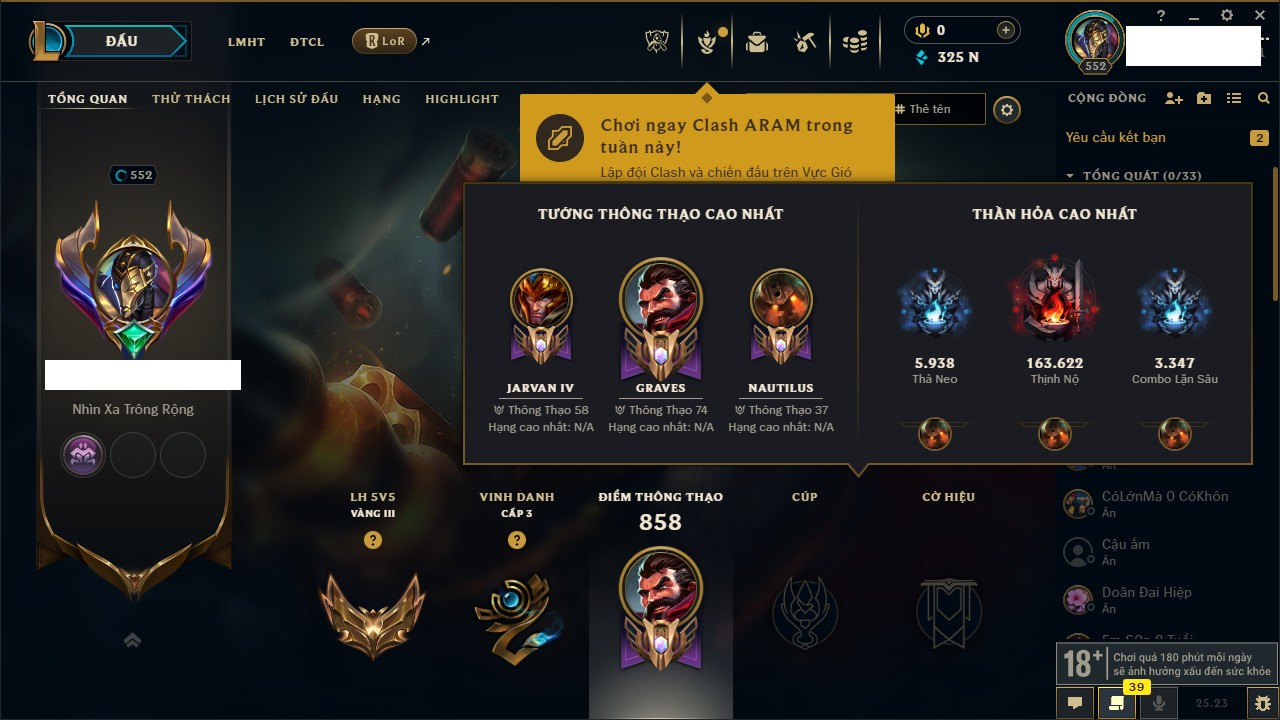Collapse the Tổng Quát friends group
The height and width of the screenshot is (720, 1280).
coord(1070,176)
